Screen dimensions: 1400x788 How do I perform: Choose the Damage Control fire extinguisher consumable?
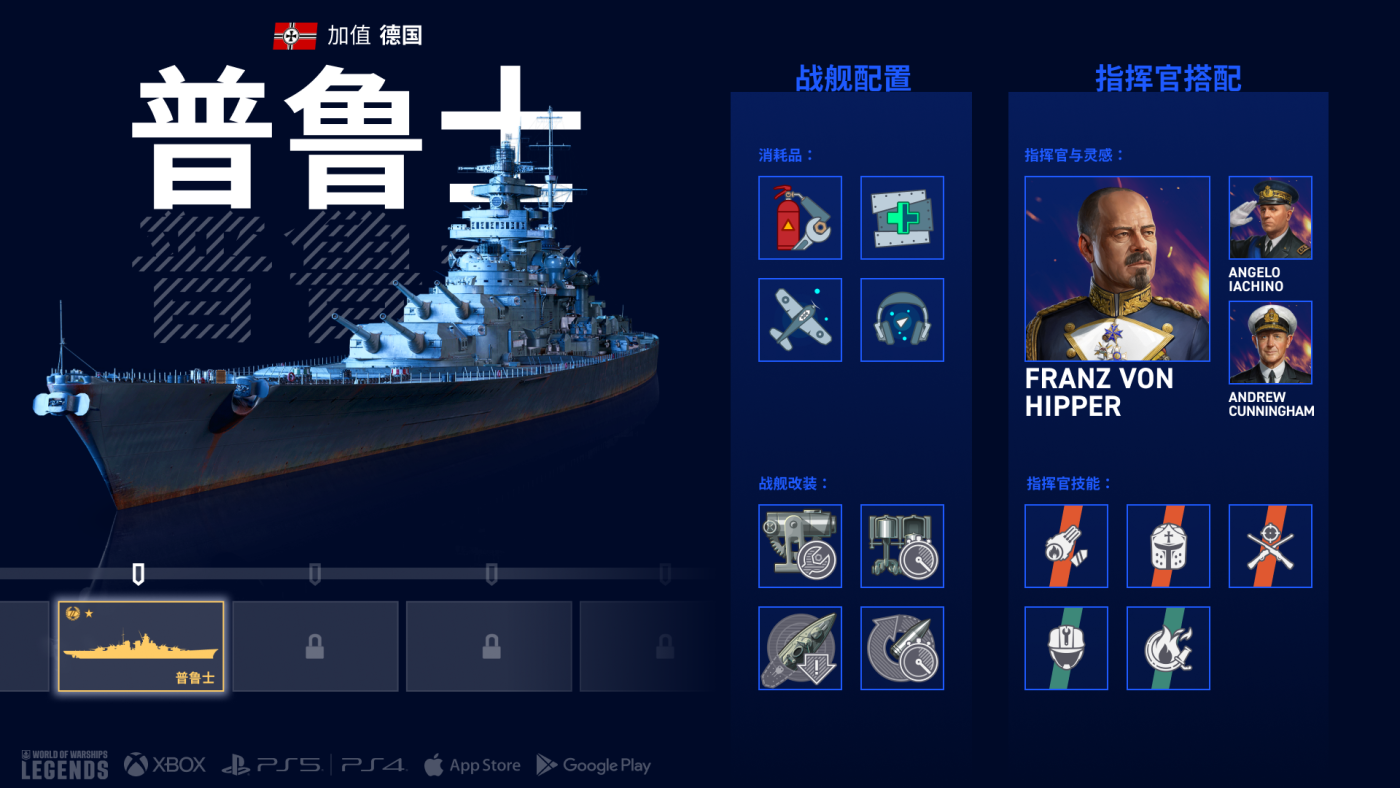coord(800,218)
